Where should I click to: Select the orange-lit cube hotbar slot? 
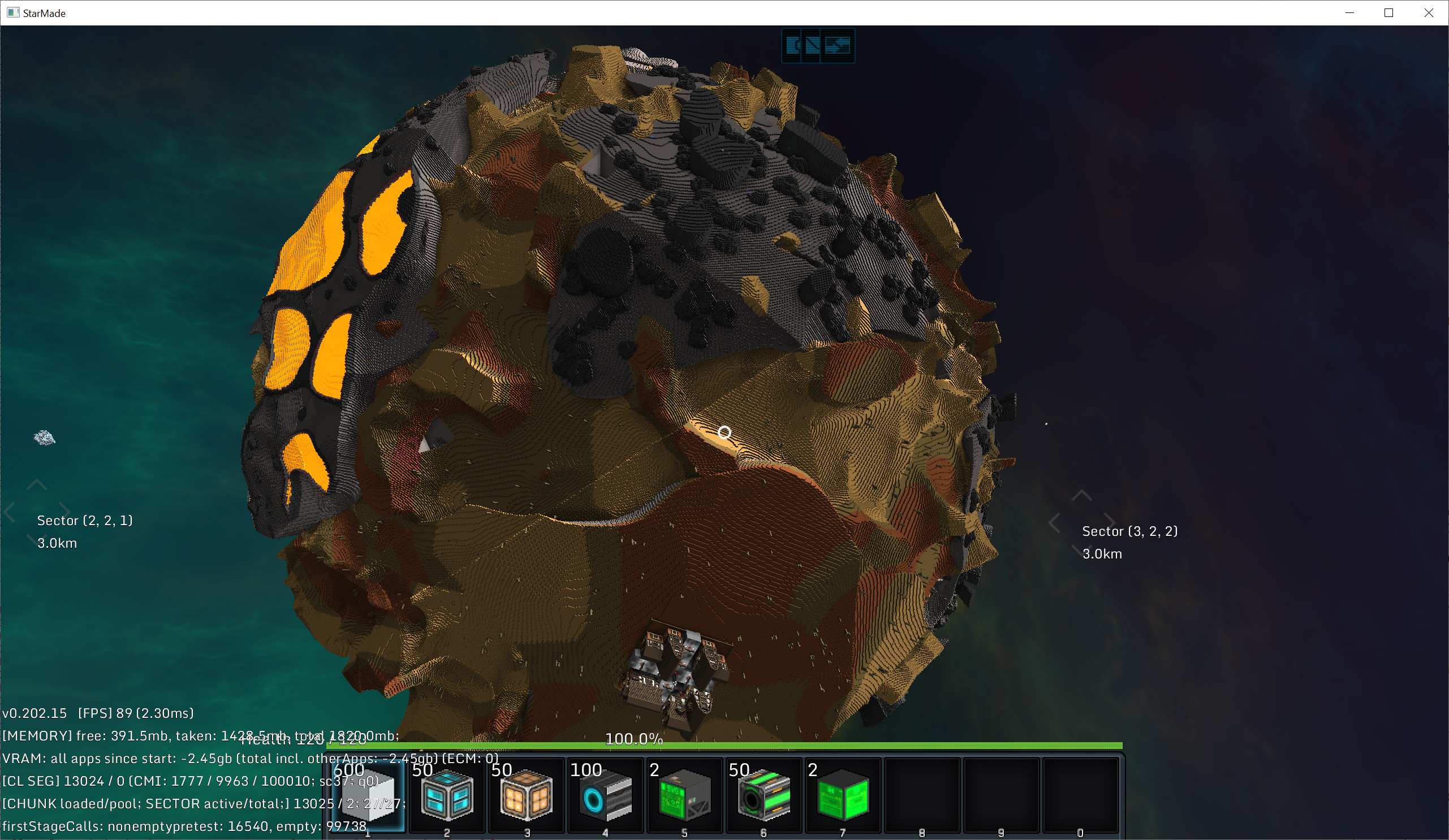(526, 796)
